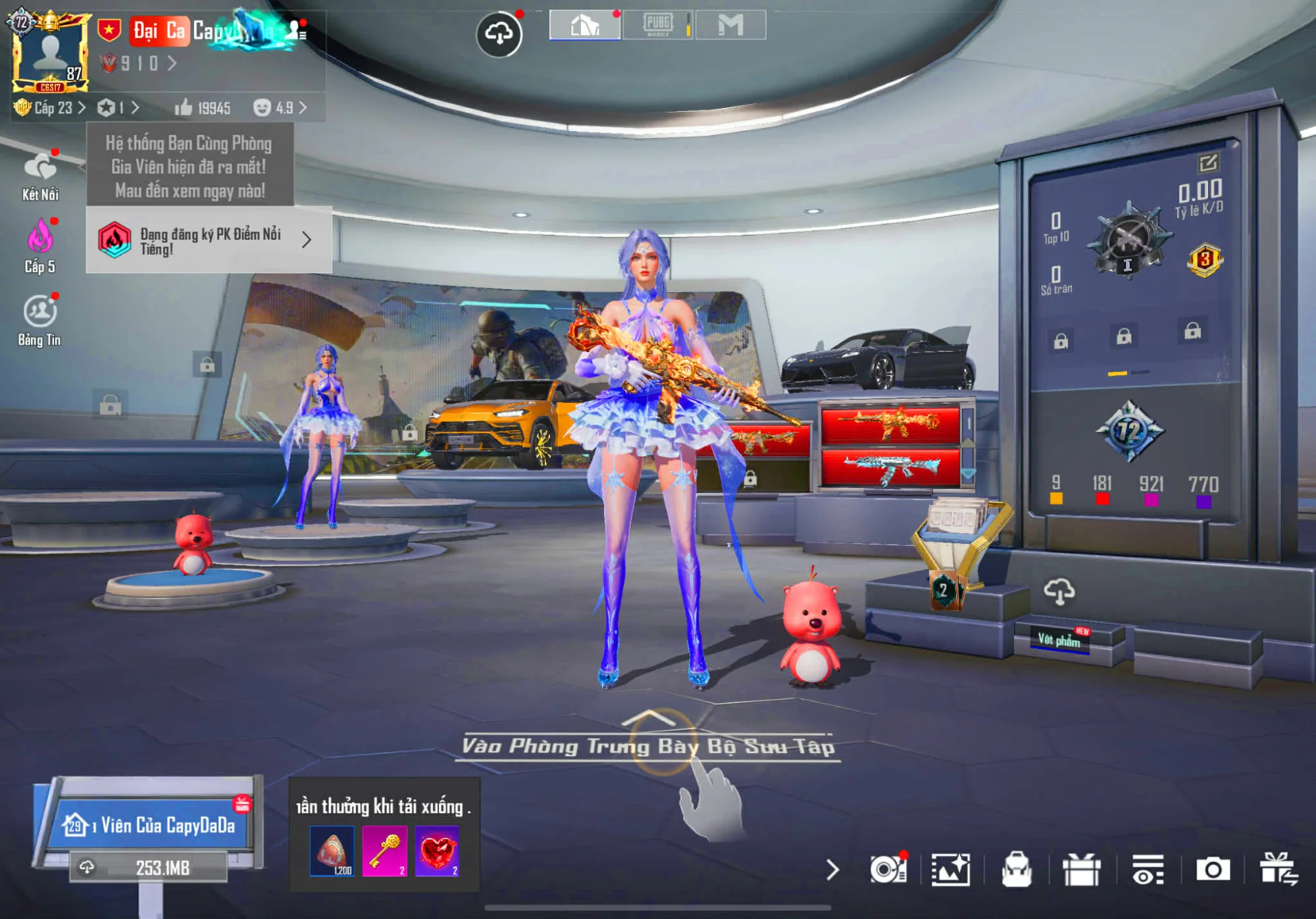
Task: Open the backpack inventory
Action: coord(1016,870)
